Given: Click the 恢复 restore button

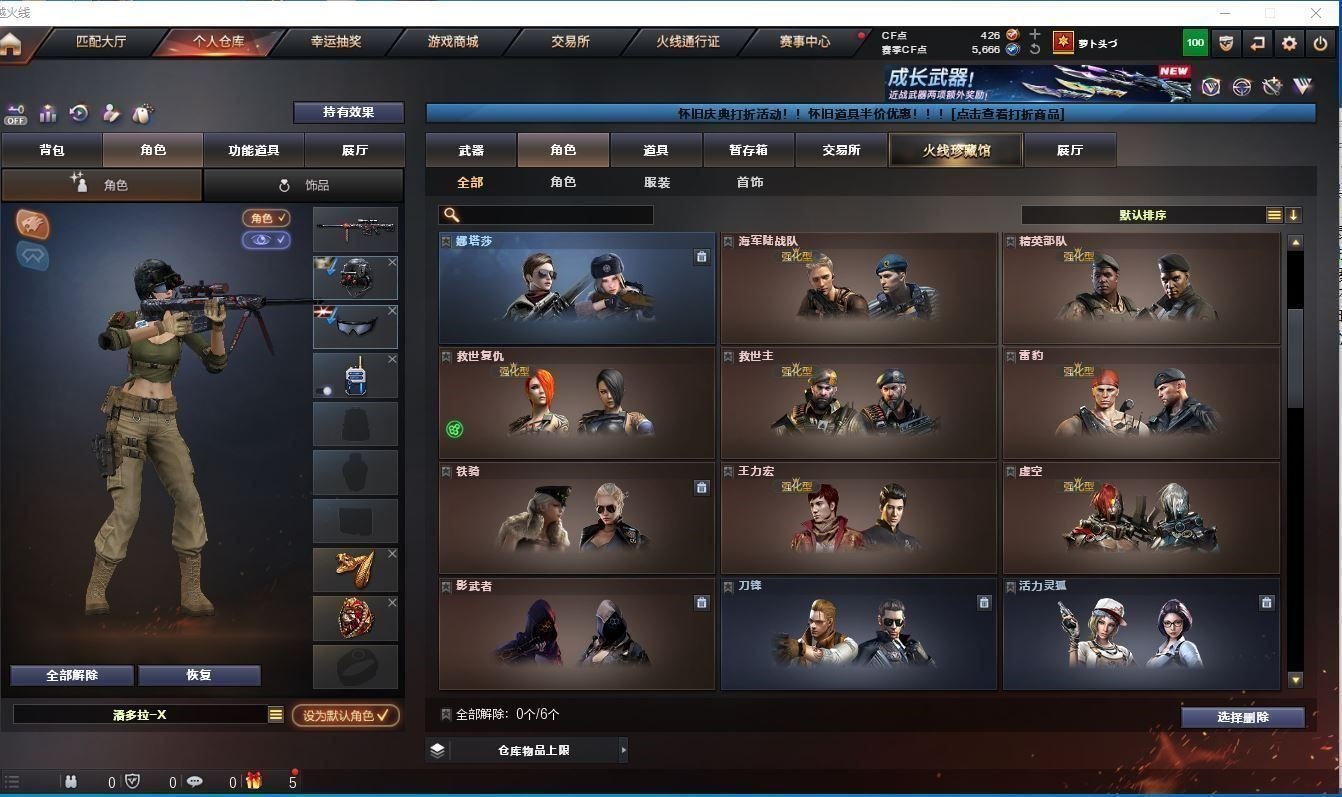Looking at the screenshot, I should click(199, 675).
